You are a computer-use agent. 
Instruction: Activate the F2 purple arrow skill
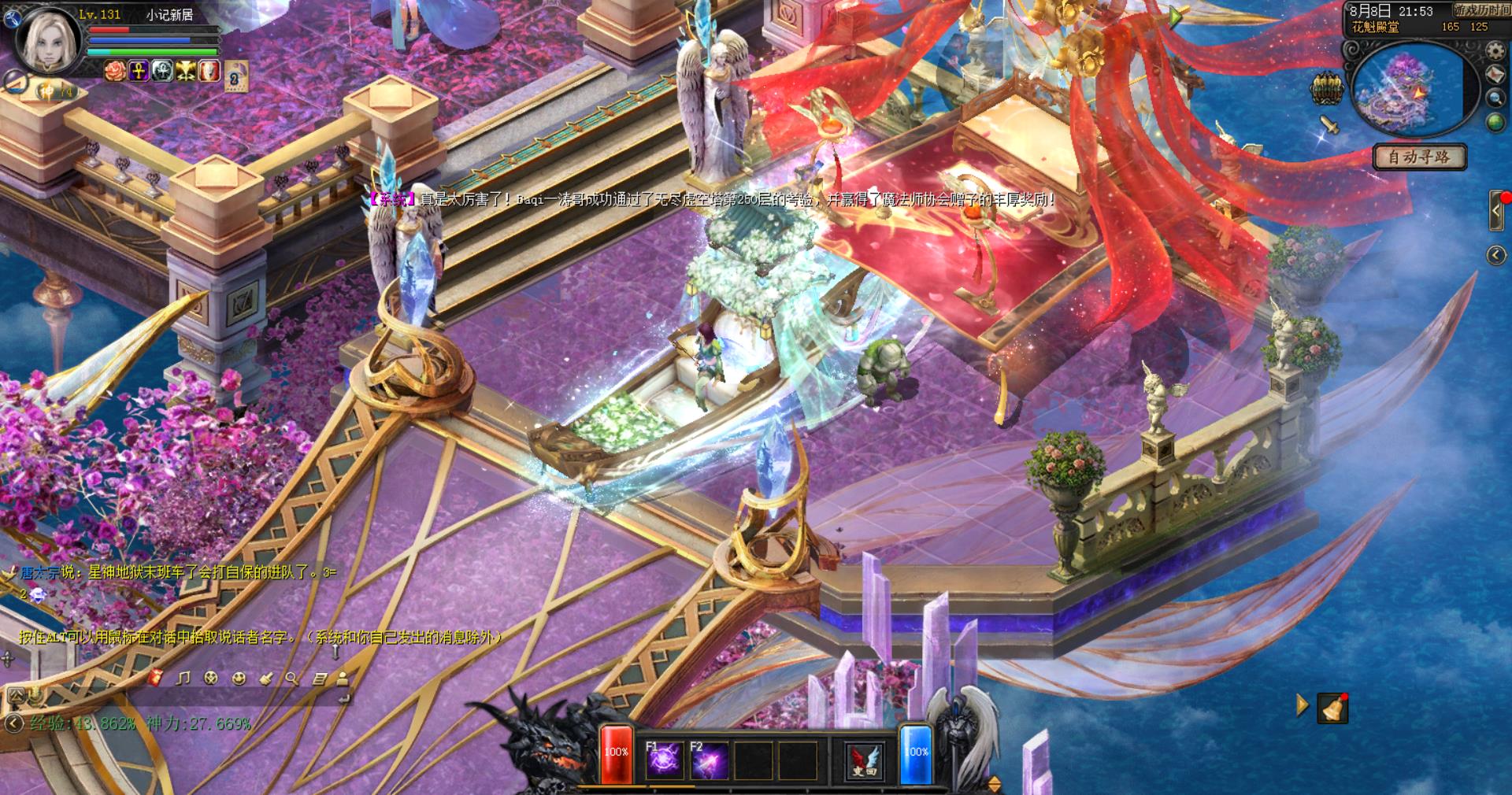pyautogui.click(x=708, y=760)
